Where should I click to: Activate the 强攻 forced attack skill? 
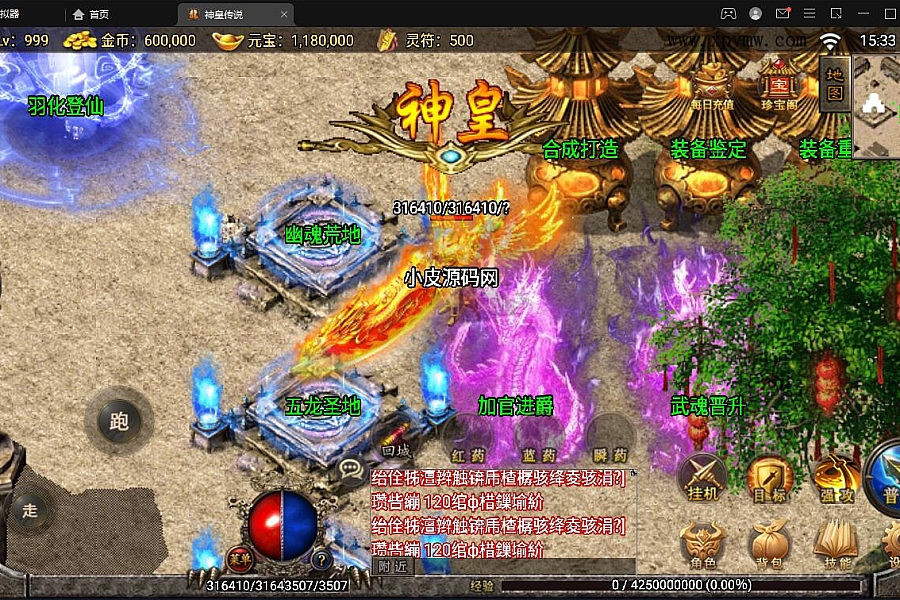tap(836, 478)
